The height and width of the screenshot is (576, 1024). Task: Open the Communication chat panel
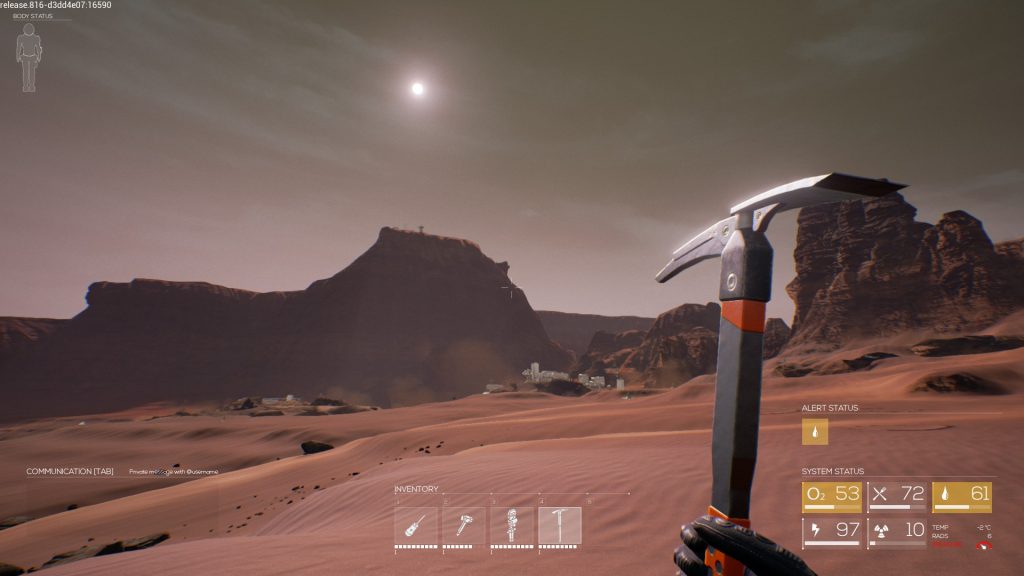coord(70,471)
